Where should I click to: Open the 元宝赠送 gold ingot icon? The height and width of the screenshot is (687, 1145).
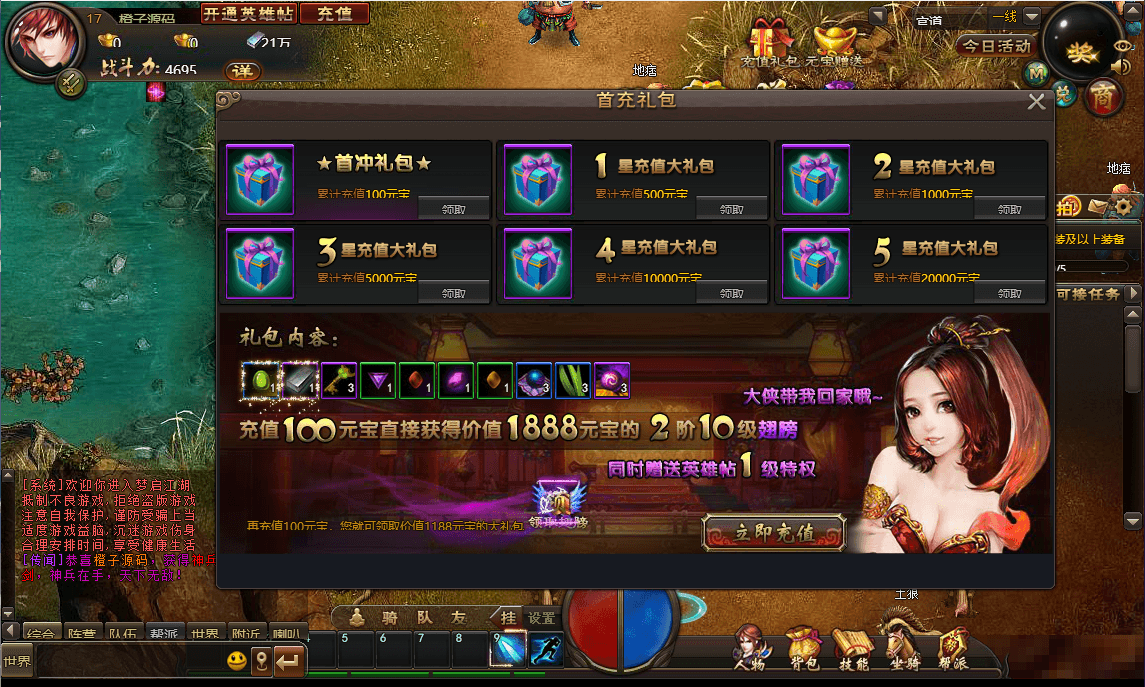point(836,40)
